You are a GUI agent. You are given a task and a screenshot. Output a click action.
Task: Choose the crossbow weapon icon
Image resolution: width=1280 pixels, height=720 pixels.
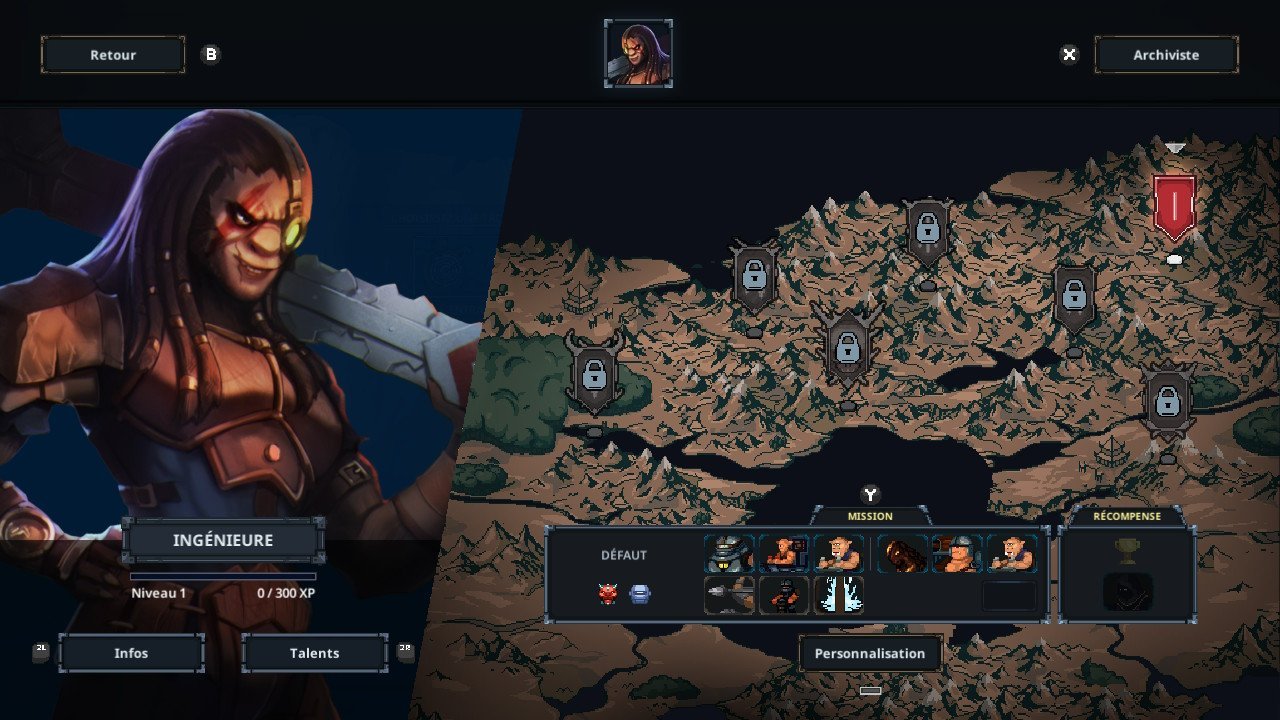coord(729,595)
